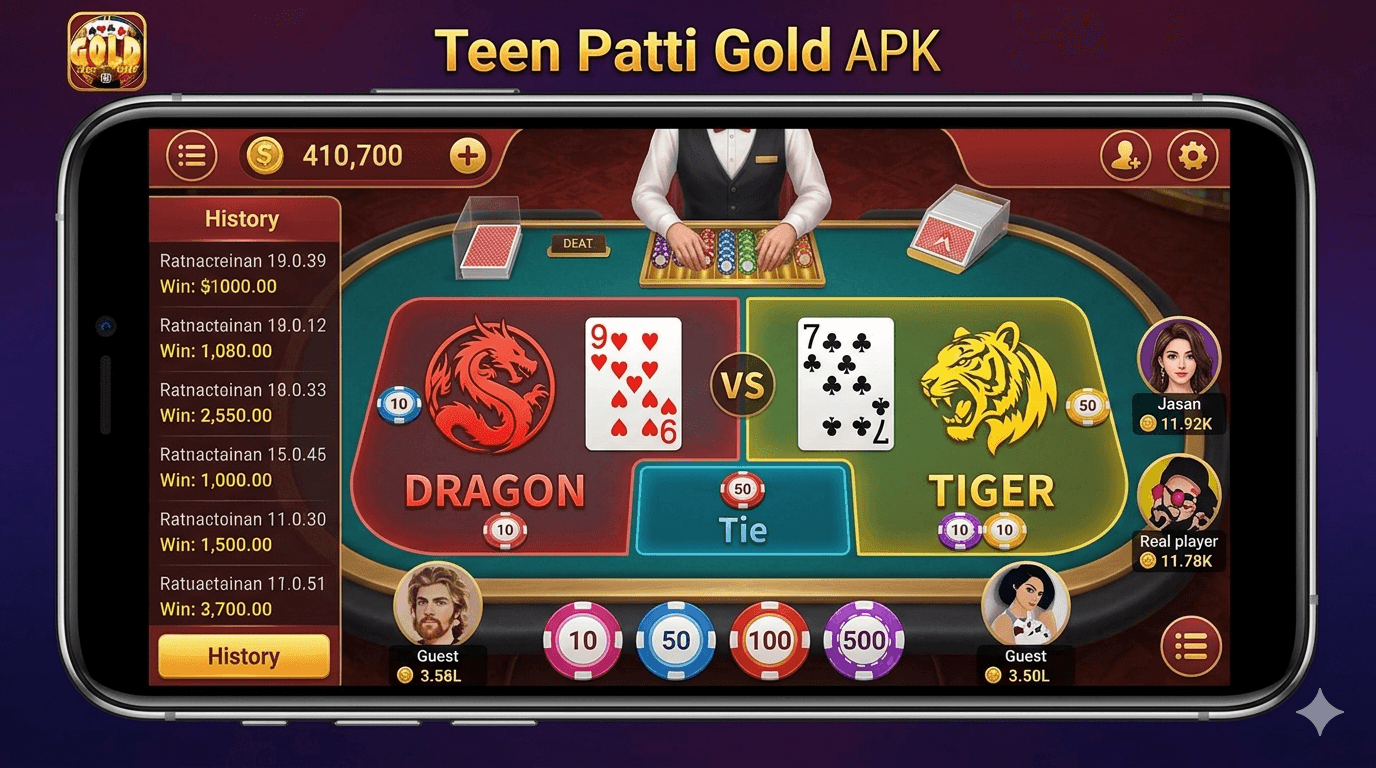1376x768 pixels.
Task: Open the main menu via hamburger icon
Action: (191, 156)
